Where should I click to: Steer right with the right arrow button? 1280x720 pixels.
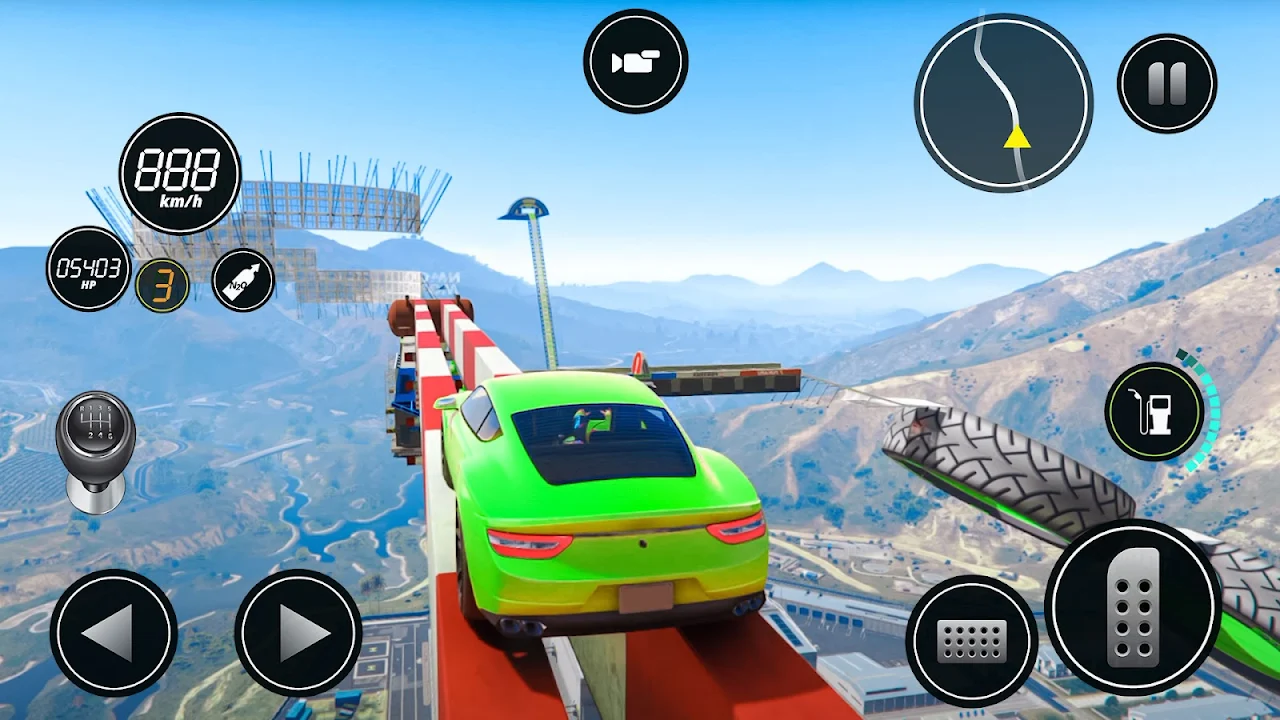point(298,632)
